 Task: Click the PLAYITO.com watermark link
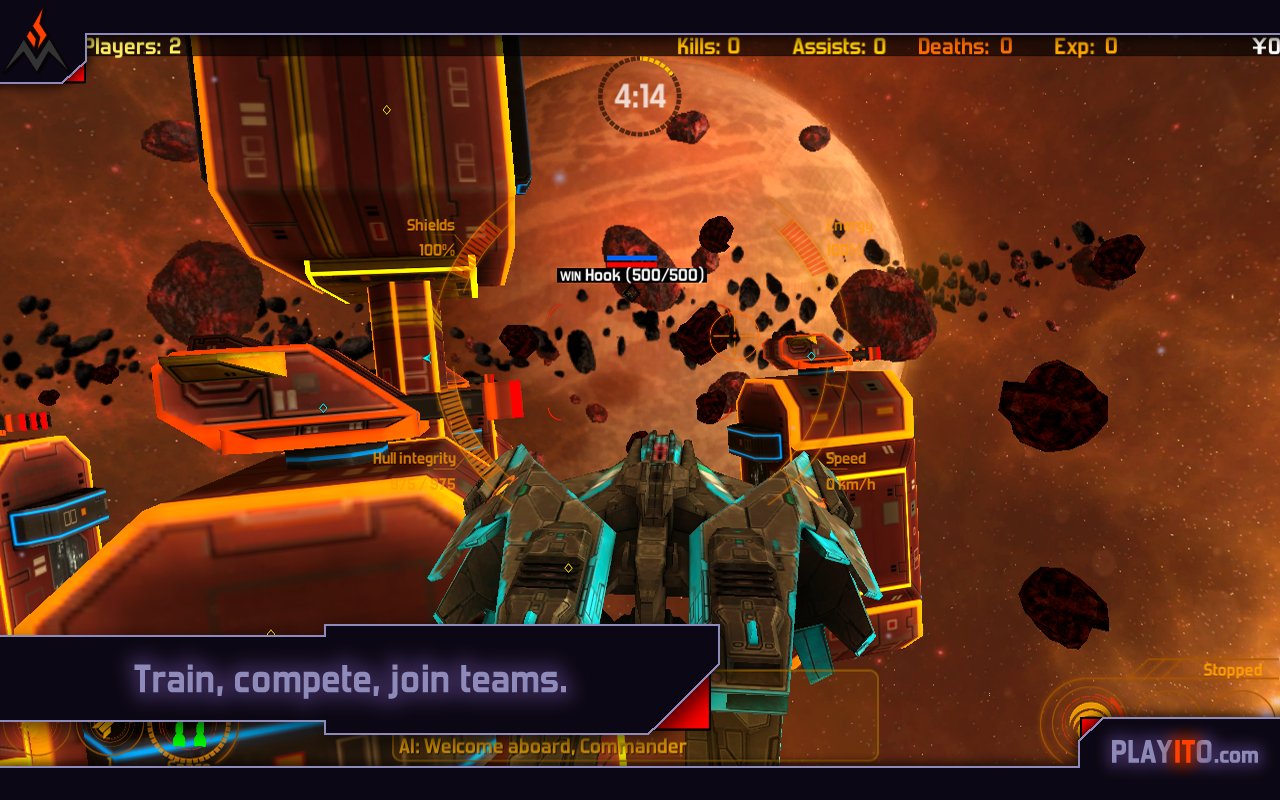pyautogui.click(x=1184, y=753)
